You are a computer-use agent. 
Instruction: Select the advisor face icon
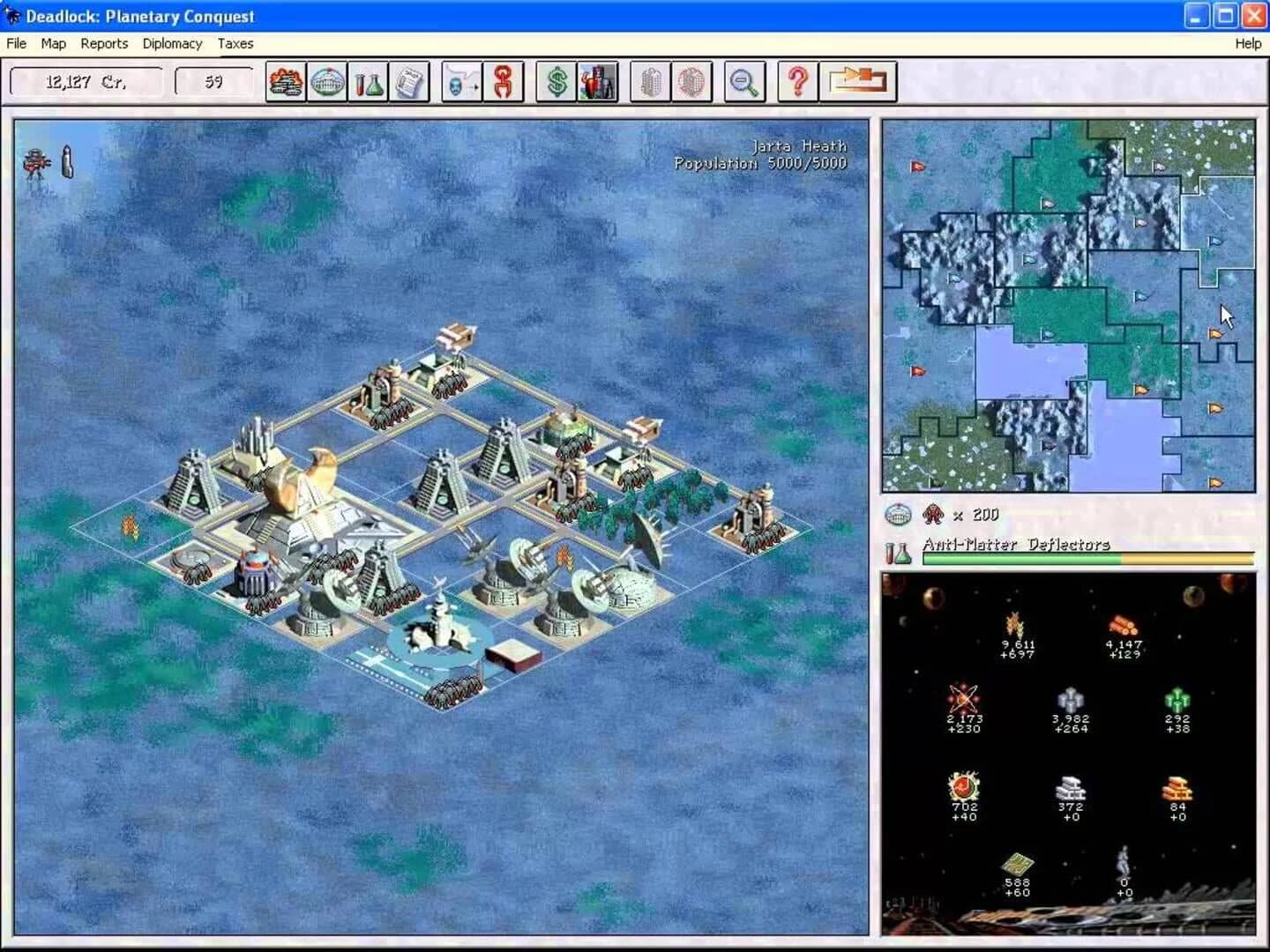point(596,81)
